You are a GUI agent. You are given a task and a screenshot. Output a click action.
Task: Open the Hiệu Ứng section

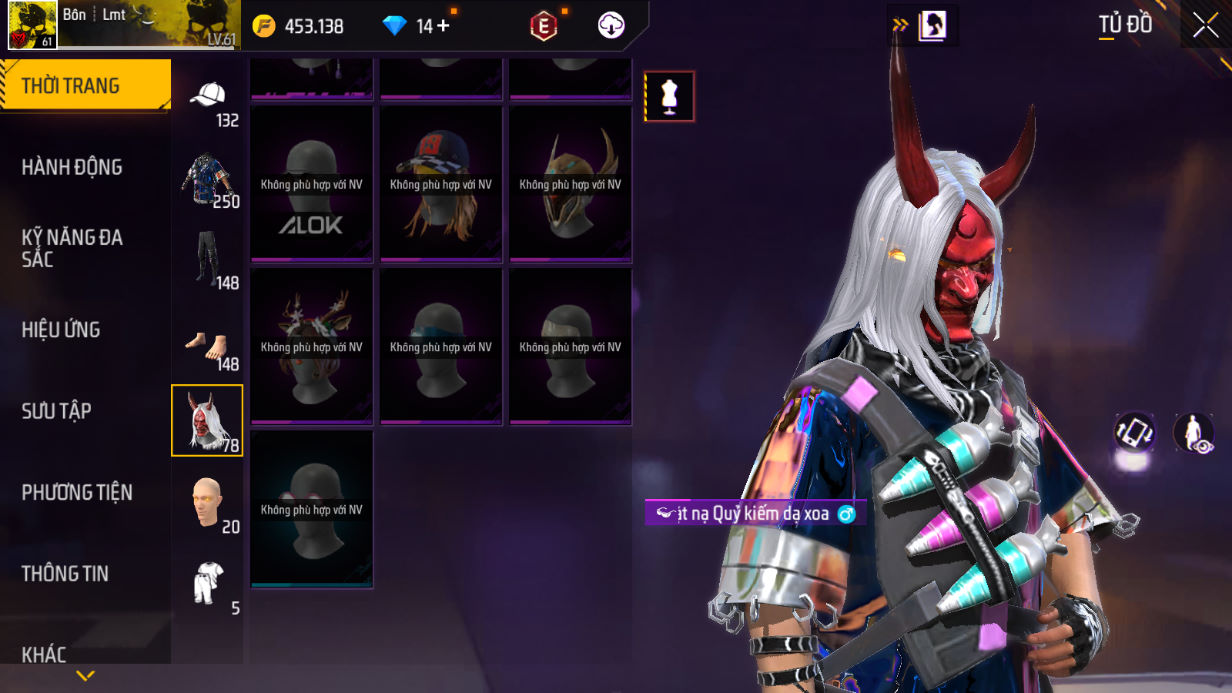(61, 330)
